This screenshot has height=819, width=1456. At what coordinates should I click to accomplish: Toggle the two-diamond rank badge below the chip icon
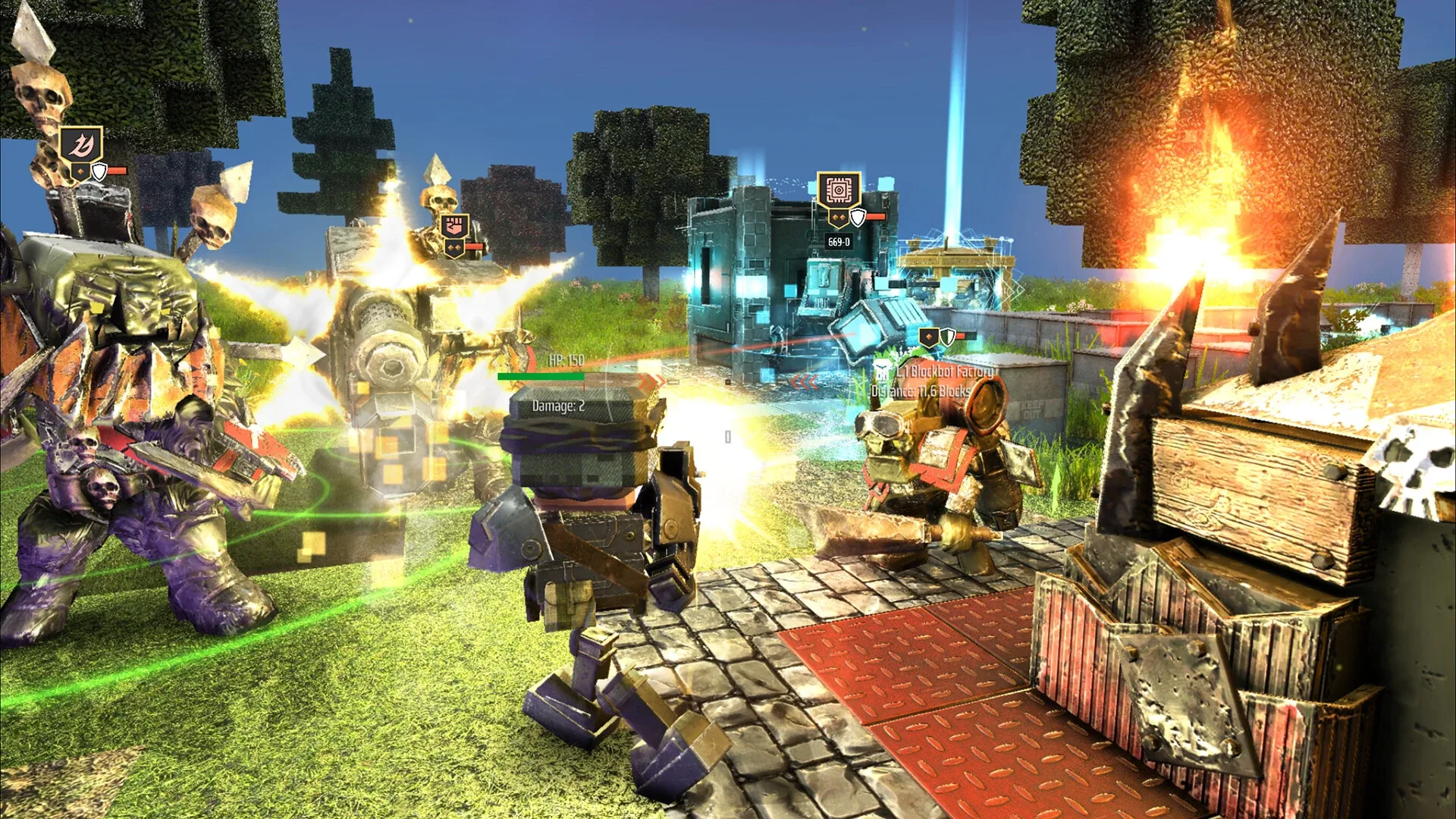click(839, 217)
